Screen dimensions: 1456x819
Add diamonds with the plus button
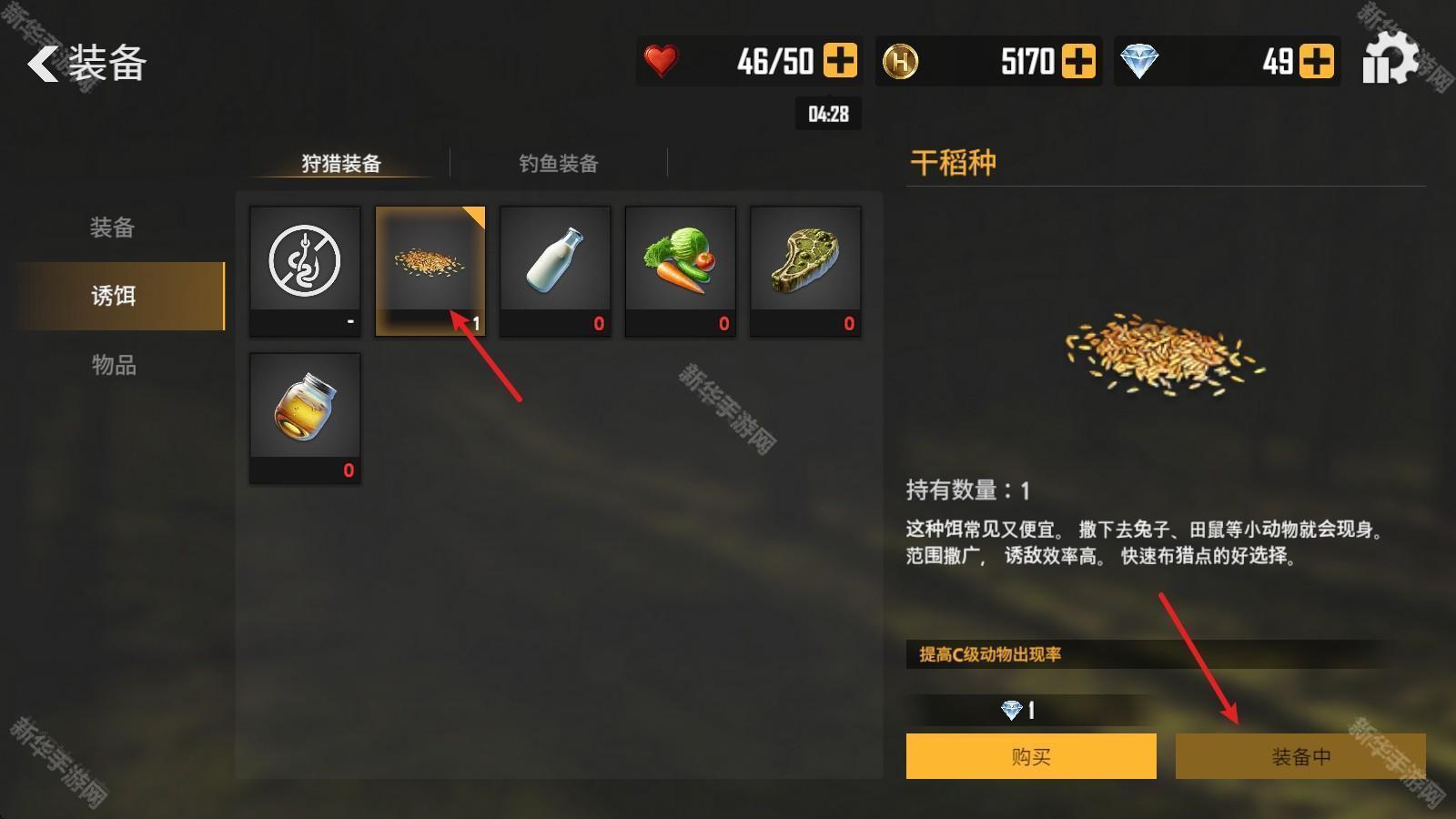pos(1316,61)
